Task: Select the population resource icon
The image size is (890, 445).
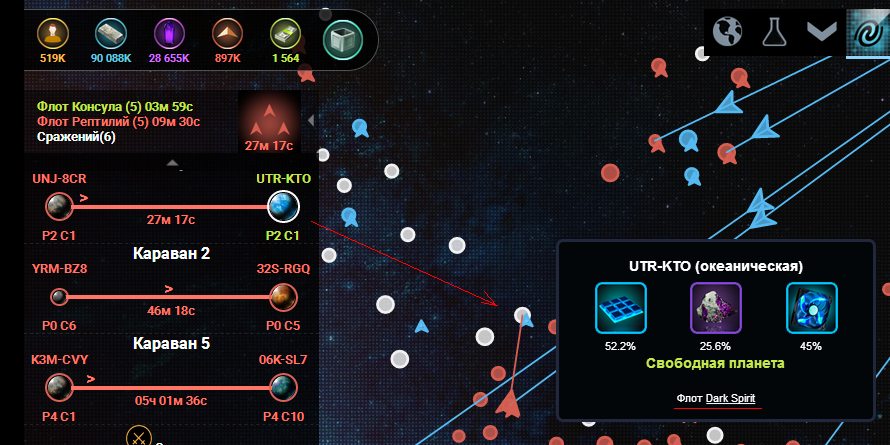Action: tap(53, 34)
